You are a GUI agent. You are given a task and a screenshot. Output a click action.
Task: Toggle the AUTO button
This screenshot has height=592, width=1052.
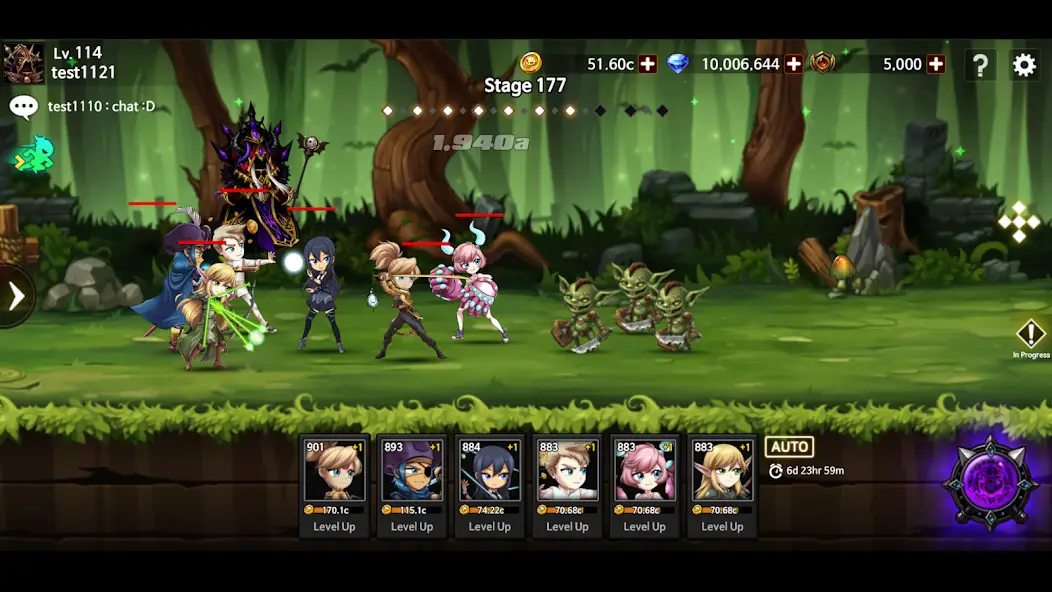789,447
